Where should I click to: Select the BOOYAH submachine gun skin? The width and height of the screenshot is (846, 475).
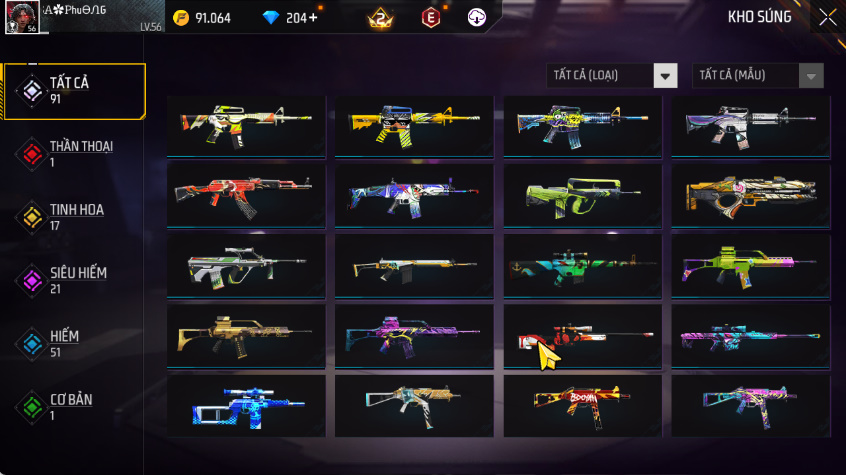pos(582,403)
